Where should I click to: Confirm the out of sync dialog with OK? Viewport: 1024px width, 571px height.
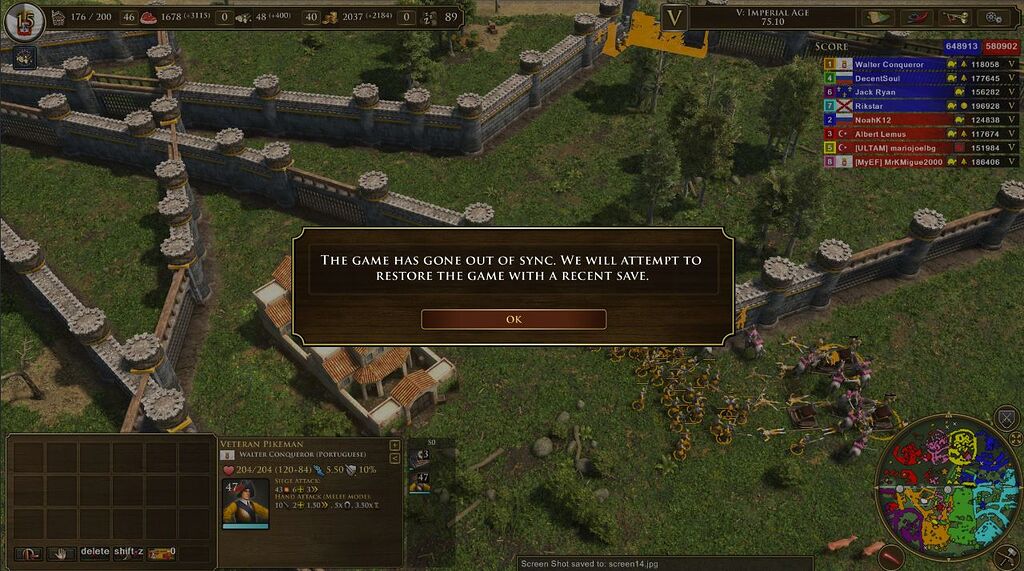[x=513, y=319]
